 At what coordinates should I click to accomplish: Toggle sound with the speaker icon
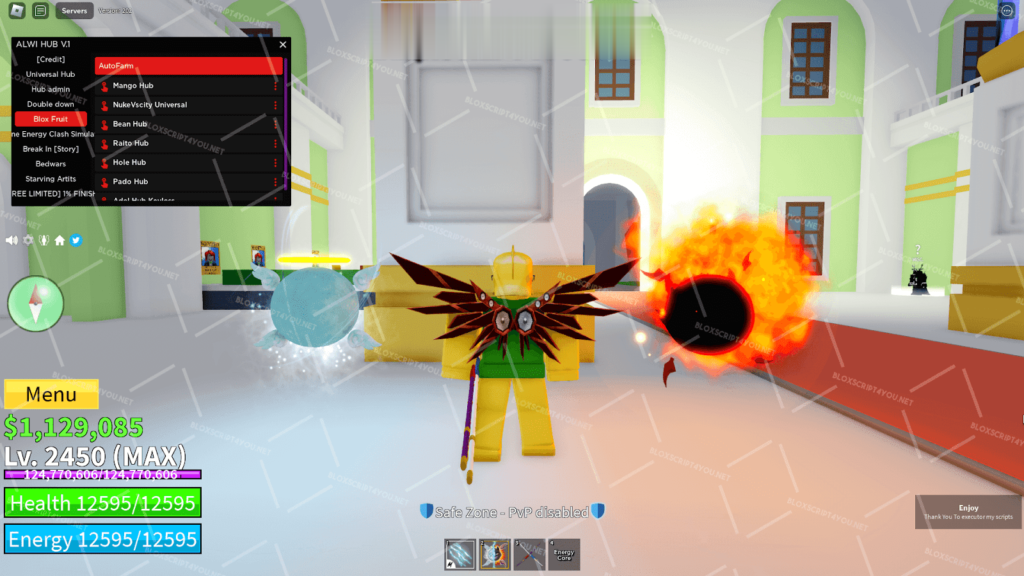click(x=12, y=240)
